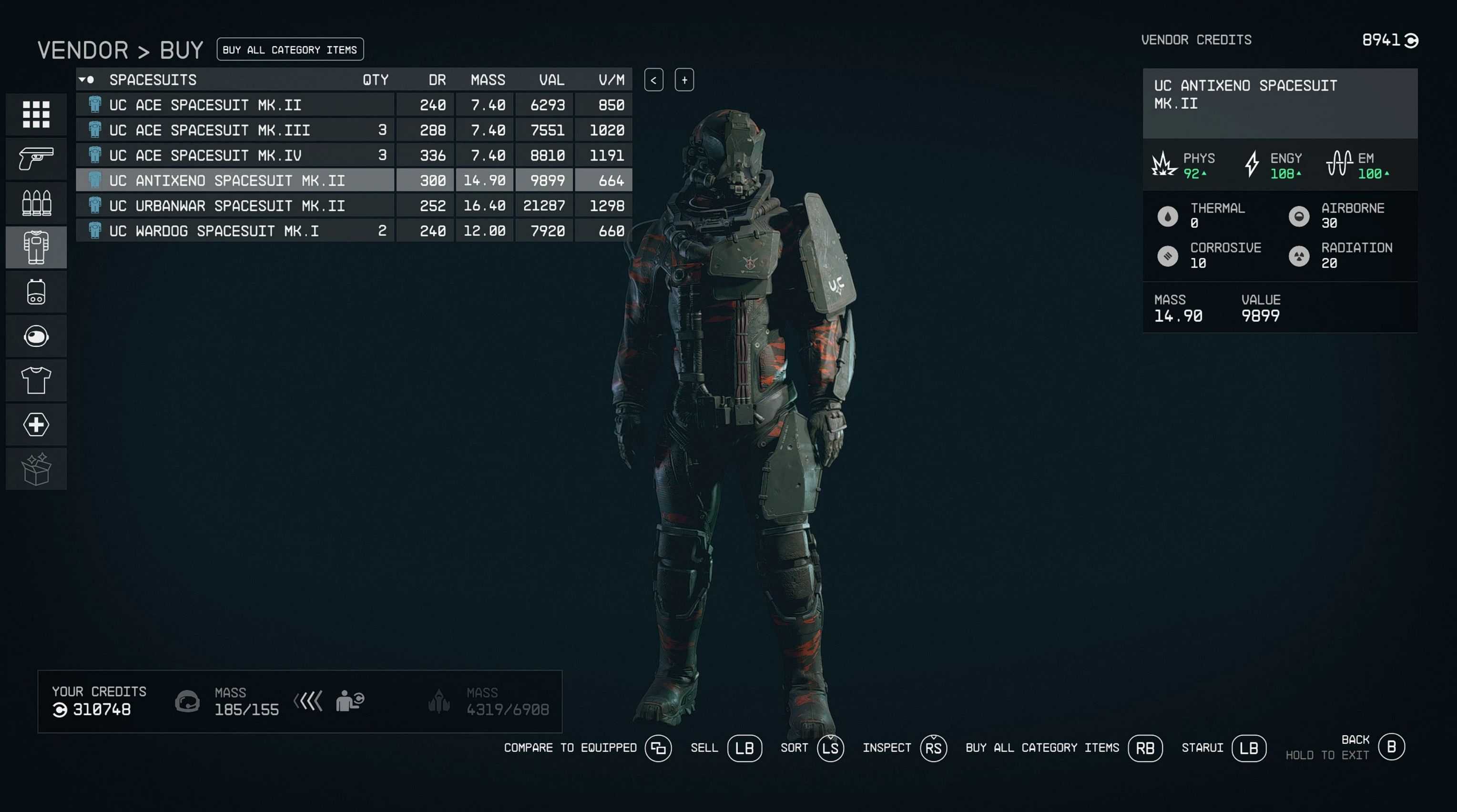Screen dimensions: 1457x812
Task: Switch to the weapons pistol category
Action: pyautogui.click(x=36, y=159)
